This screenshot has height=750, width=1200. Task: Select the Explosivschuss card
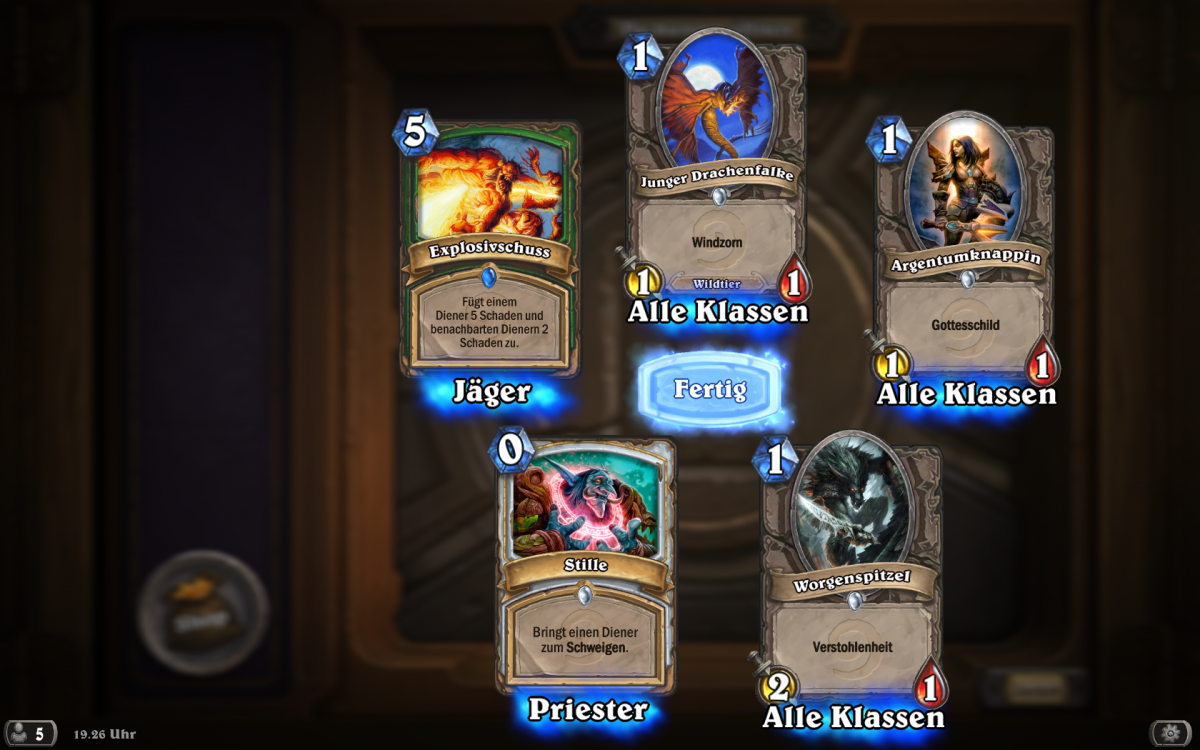(490, 250)
